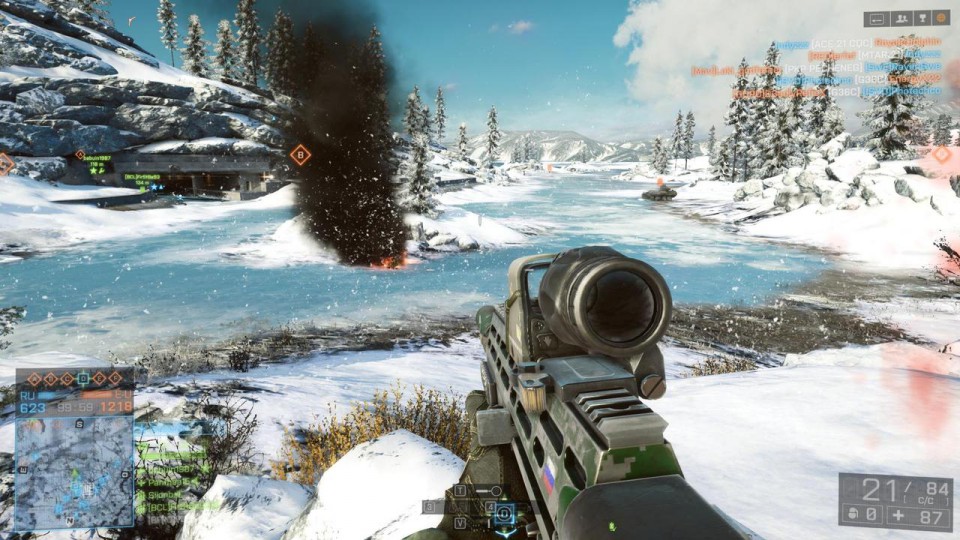The width and height of the screenshot is (960, 540).
Task: Select capture point F flag indicator
Action: 115,379
